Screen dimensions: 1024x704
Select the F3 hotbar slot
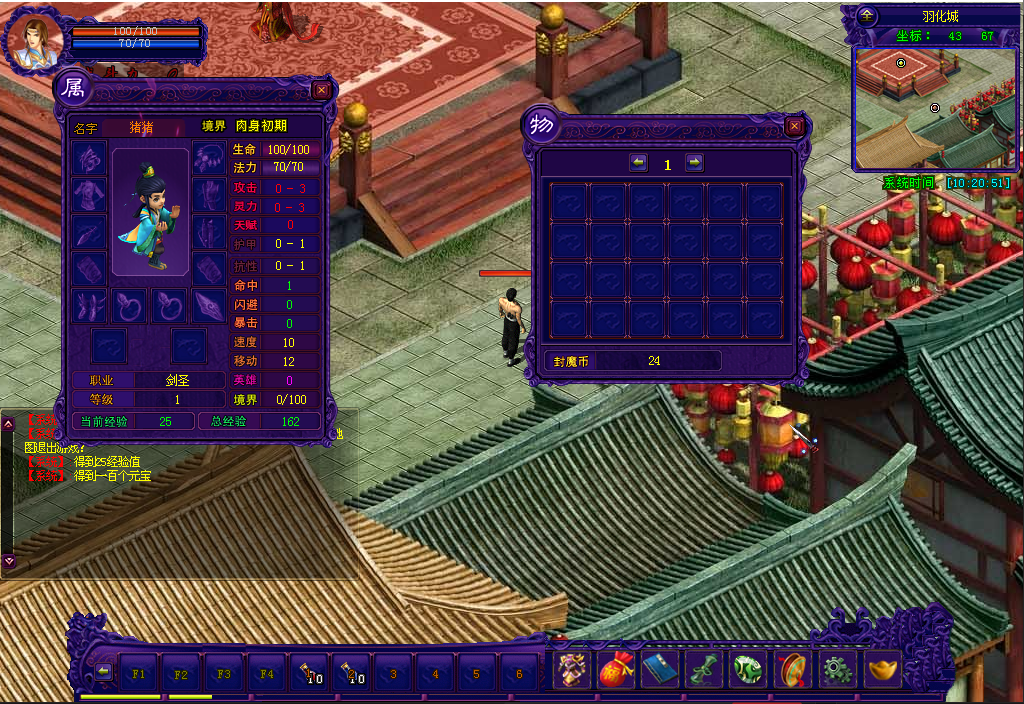(x=224, y=673)
